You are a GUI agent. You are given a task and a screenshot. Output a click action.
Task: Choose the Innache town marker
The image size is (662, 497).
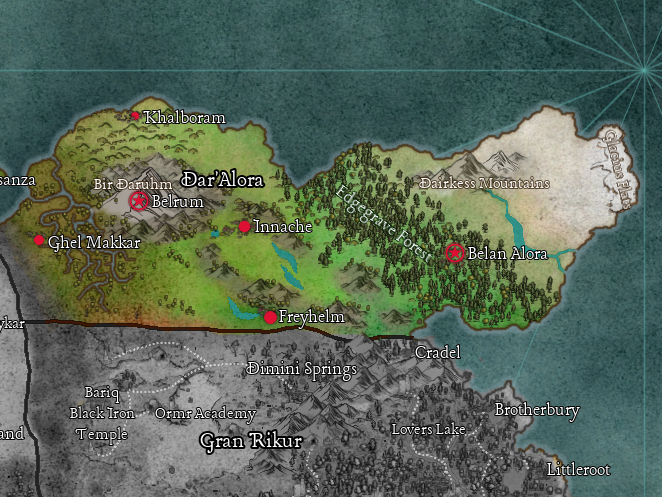click(244, 227)
